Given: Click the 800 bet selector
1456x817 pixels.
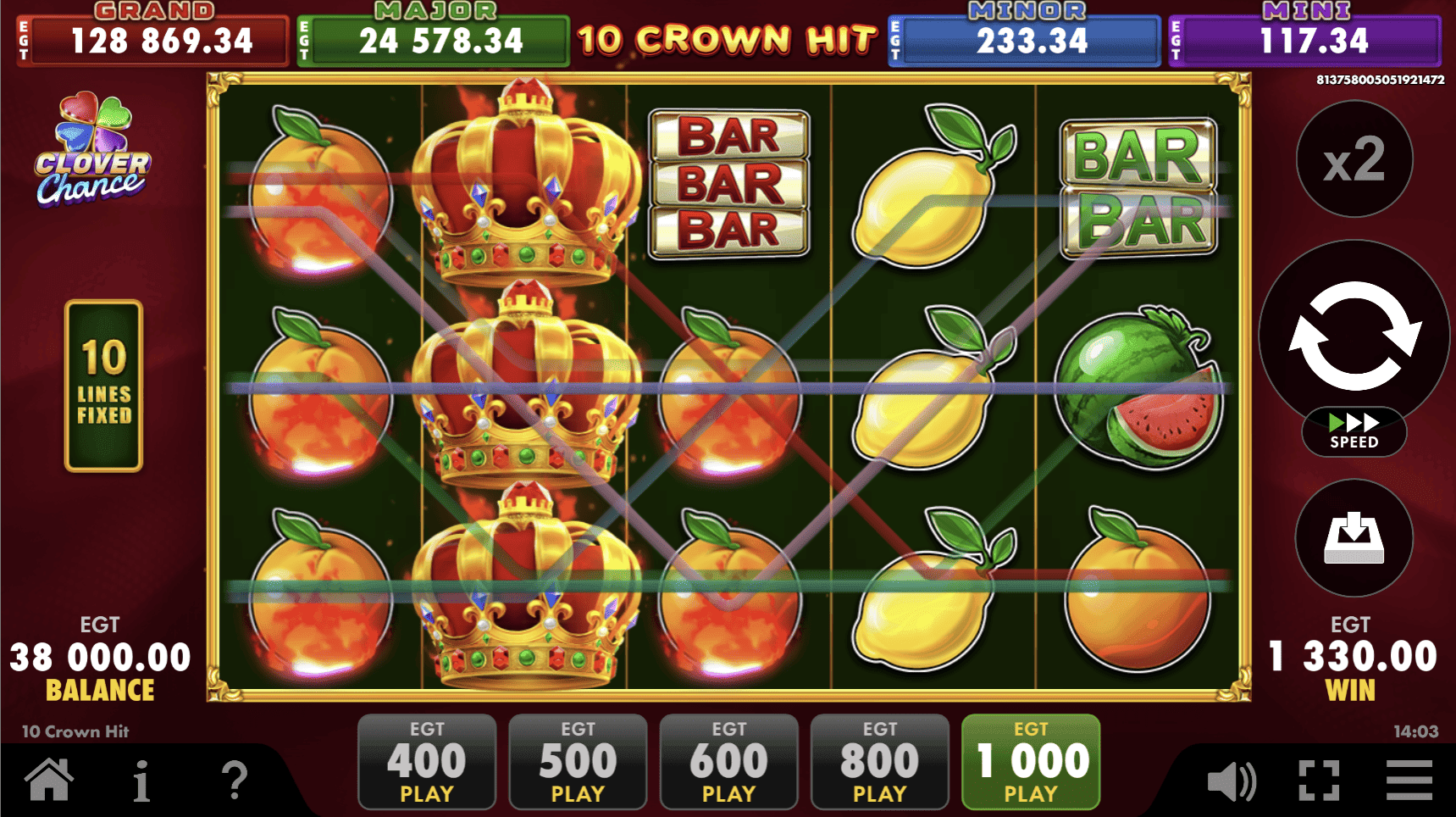Looking at the screenshot, I should click(878, 760).
